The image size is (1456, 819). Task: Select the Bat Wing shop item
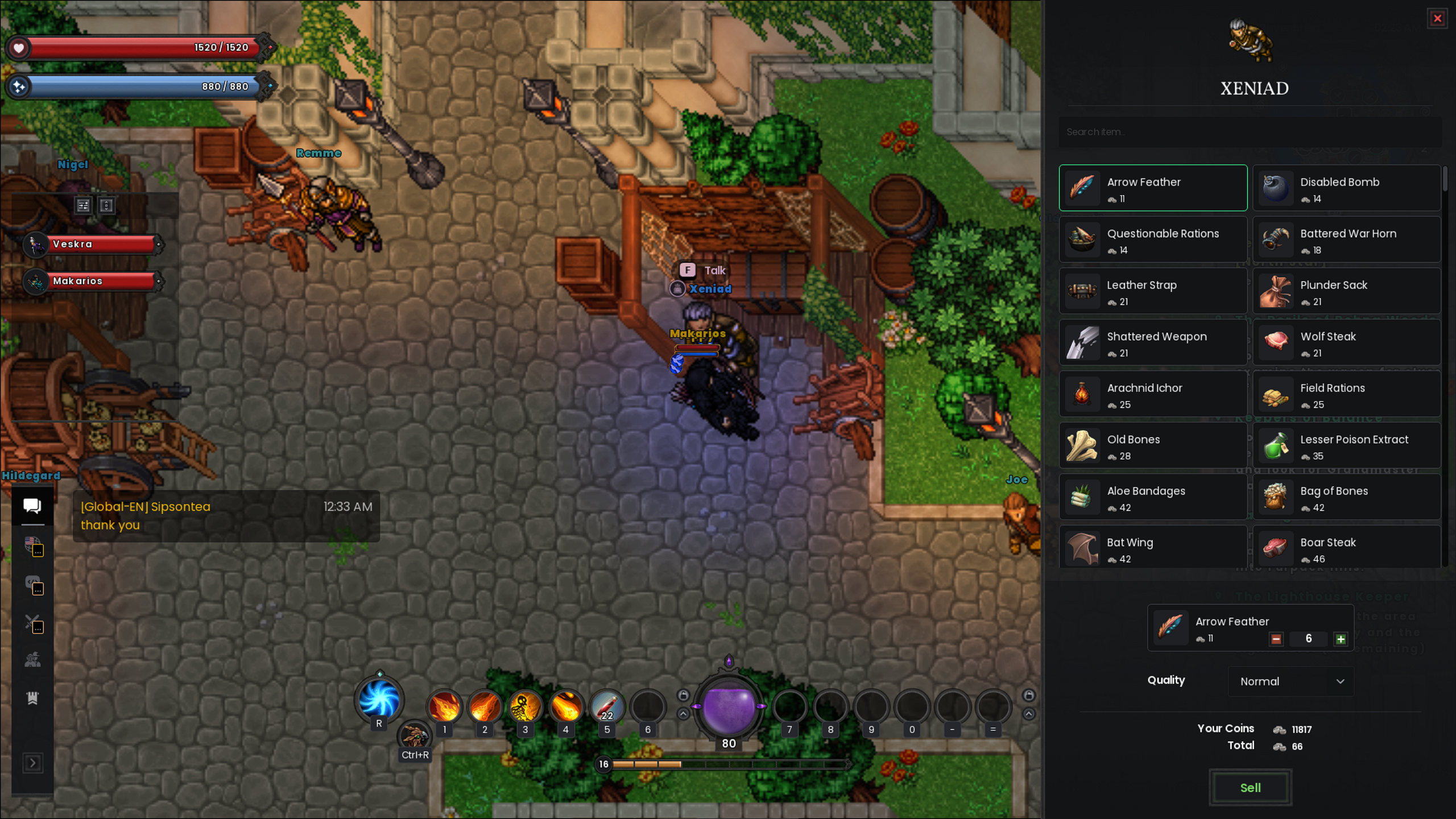pos(1152,548)
